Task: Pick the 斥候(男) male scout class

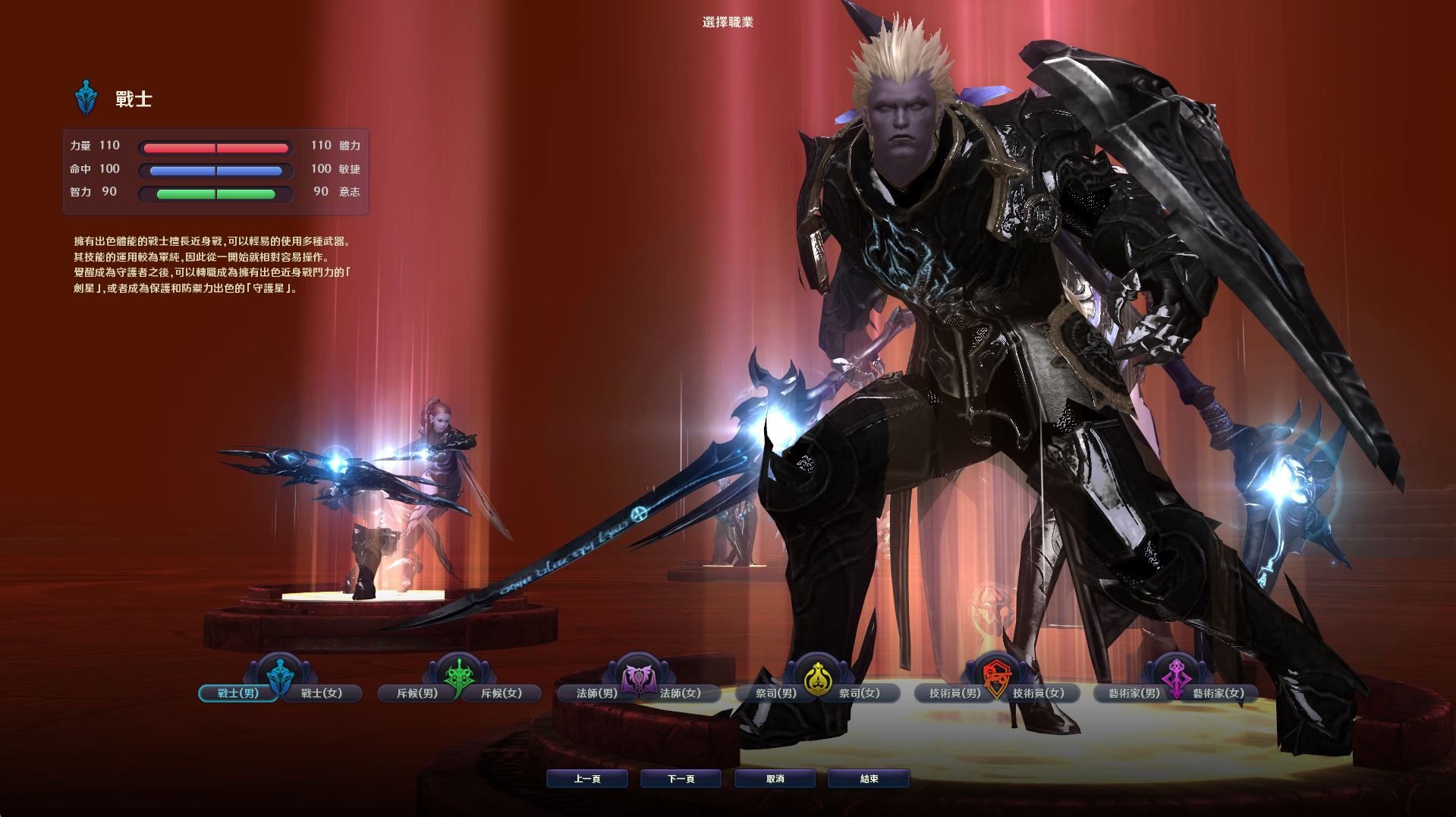Action: pos(417,693)
